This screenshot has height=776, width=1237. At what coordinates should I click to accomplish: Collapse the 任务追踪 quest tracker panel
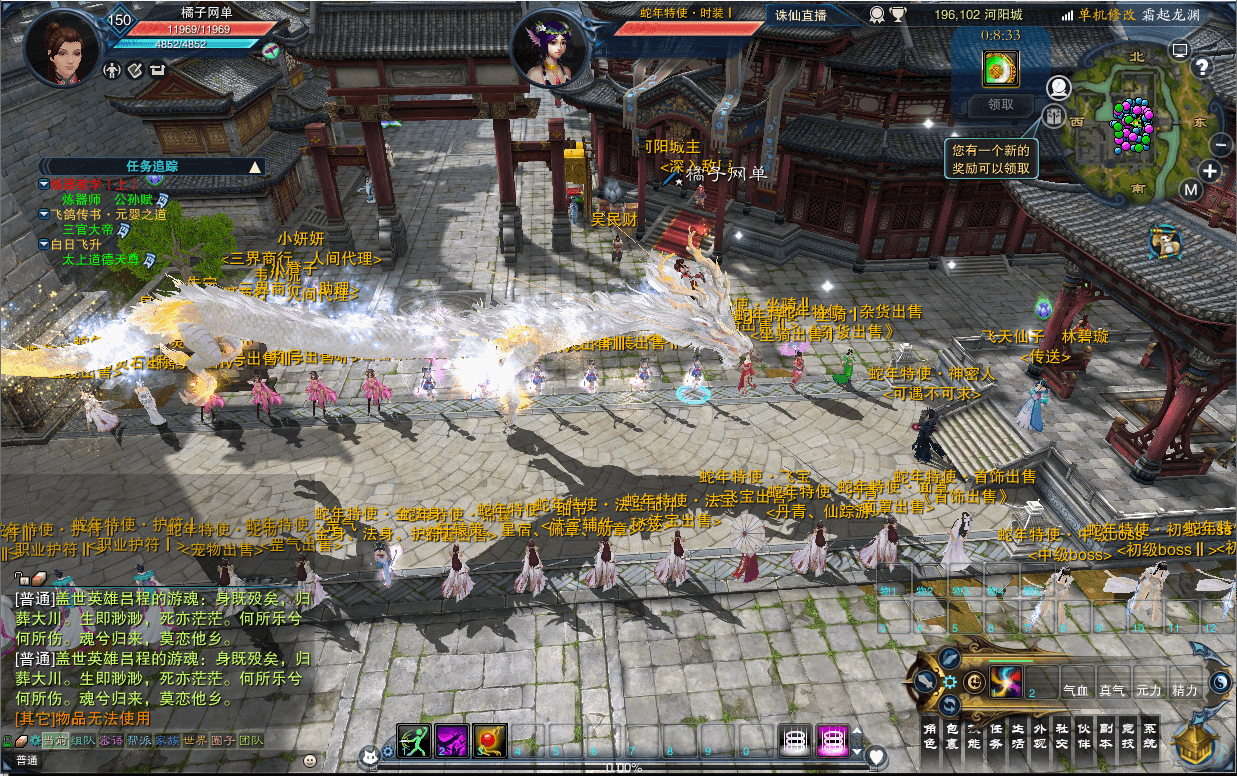(255, 167)
